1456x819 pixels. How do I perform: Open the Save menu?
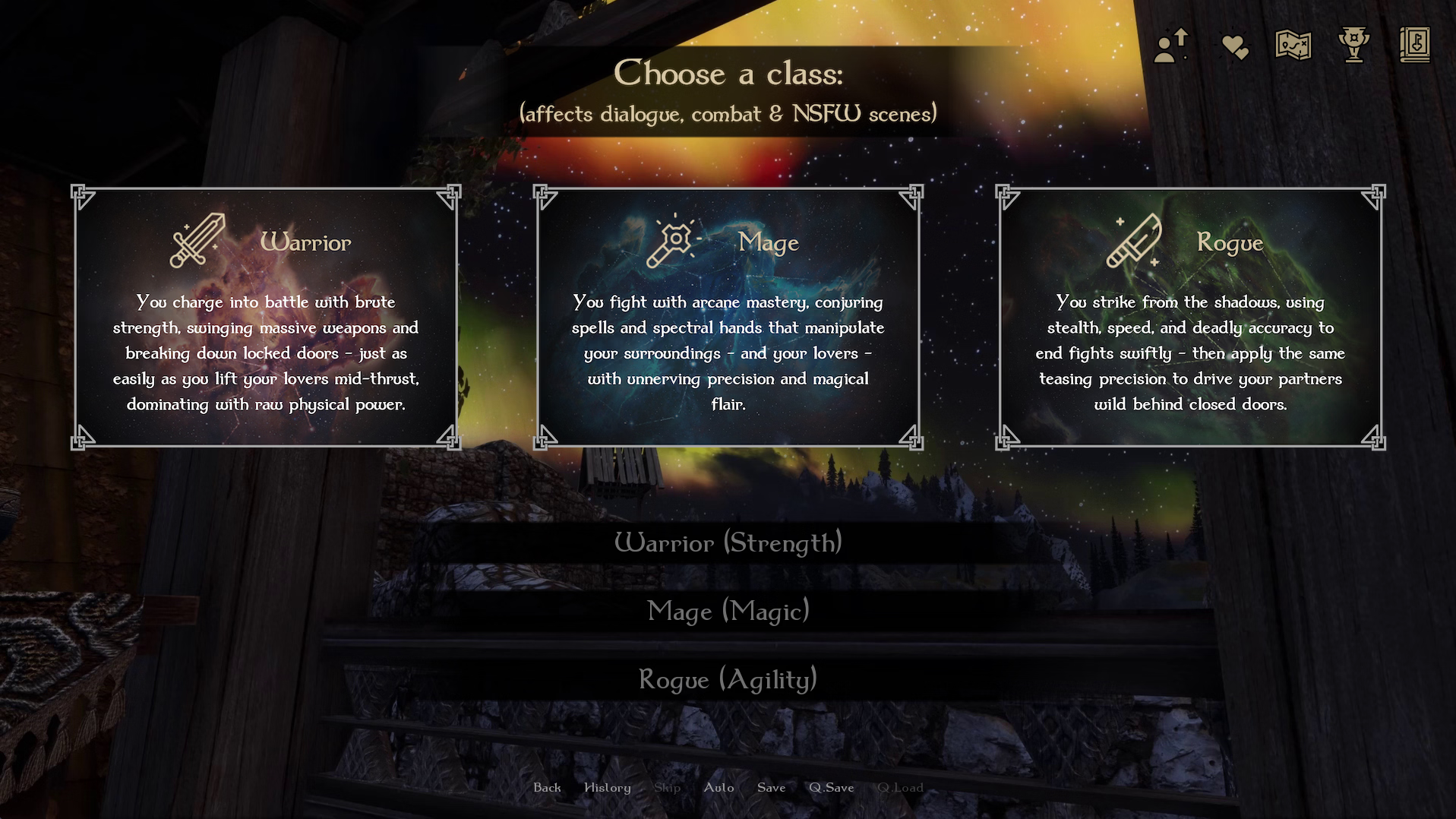point(771,788)
